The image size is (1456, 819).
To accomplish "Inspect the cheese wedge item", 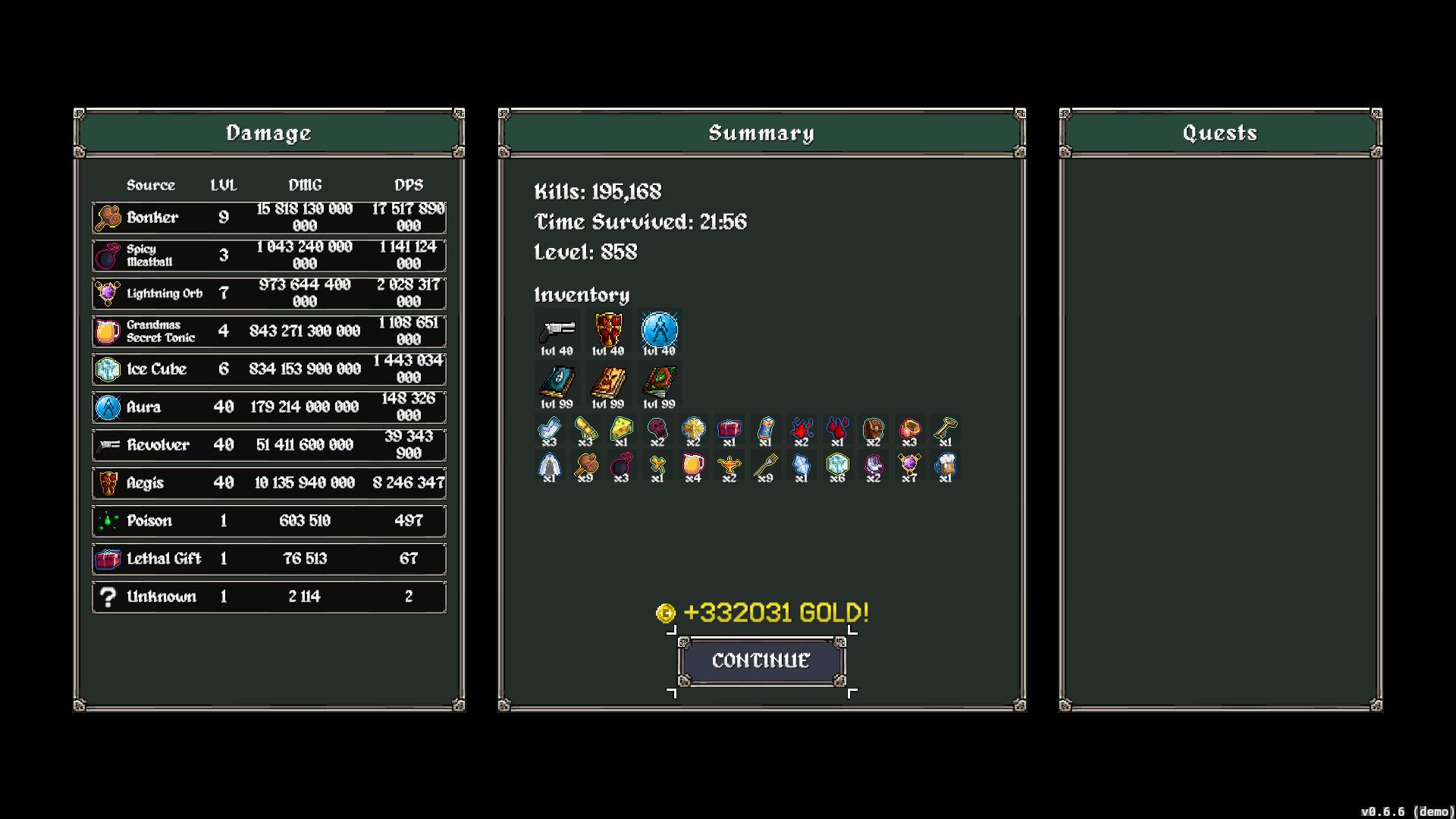I will click(621, 428).
